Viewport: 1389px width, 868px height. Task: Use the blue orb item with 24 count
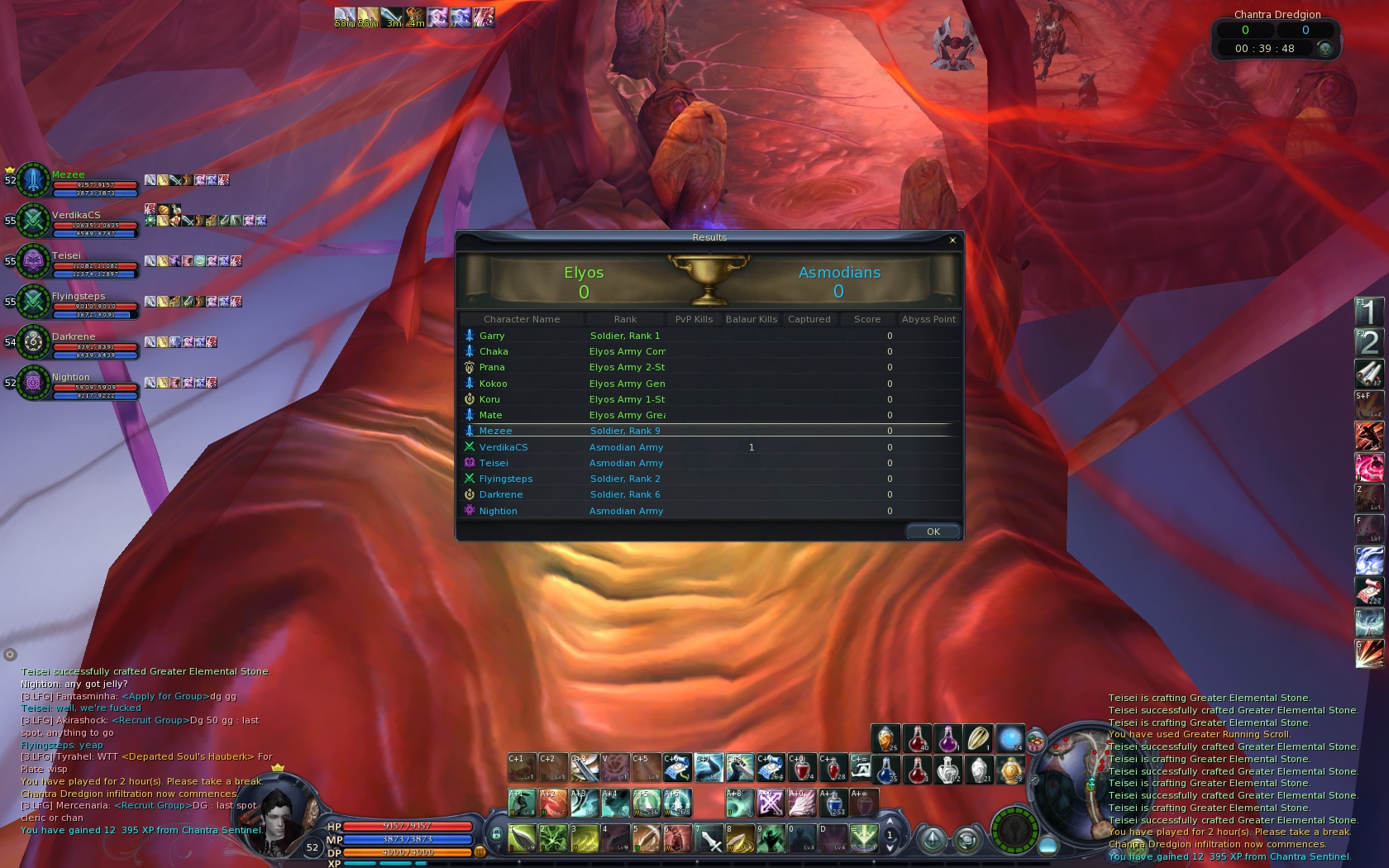pos(1010,738)
